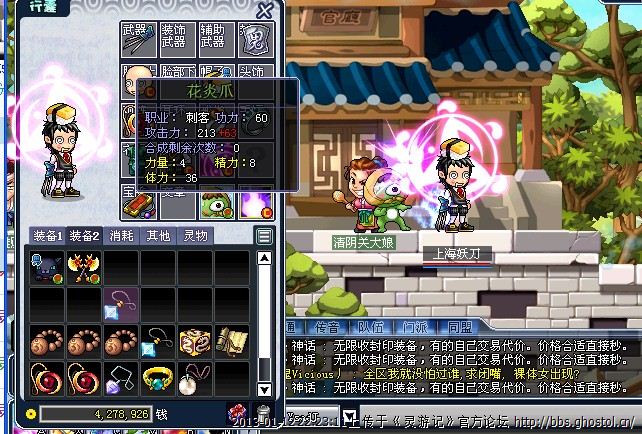The image size is (642, 434).
Task: Open the inventory list menu button
Action: tap(264, 236)
